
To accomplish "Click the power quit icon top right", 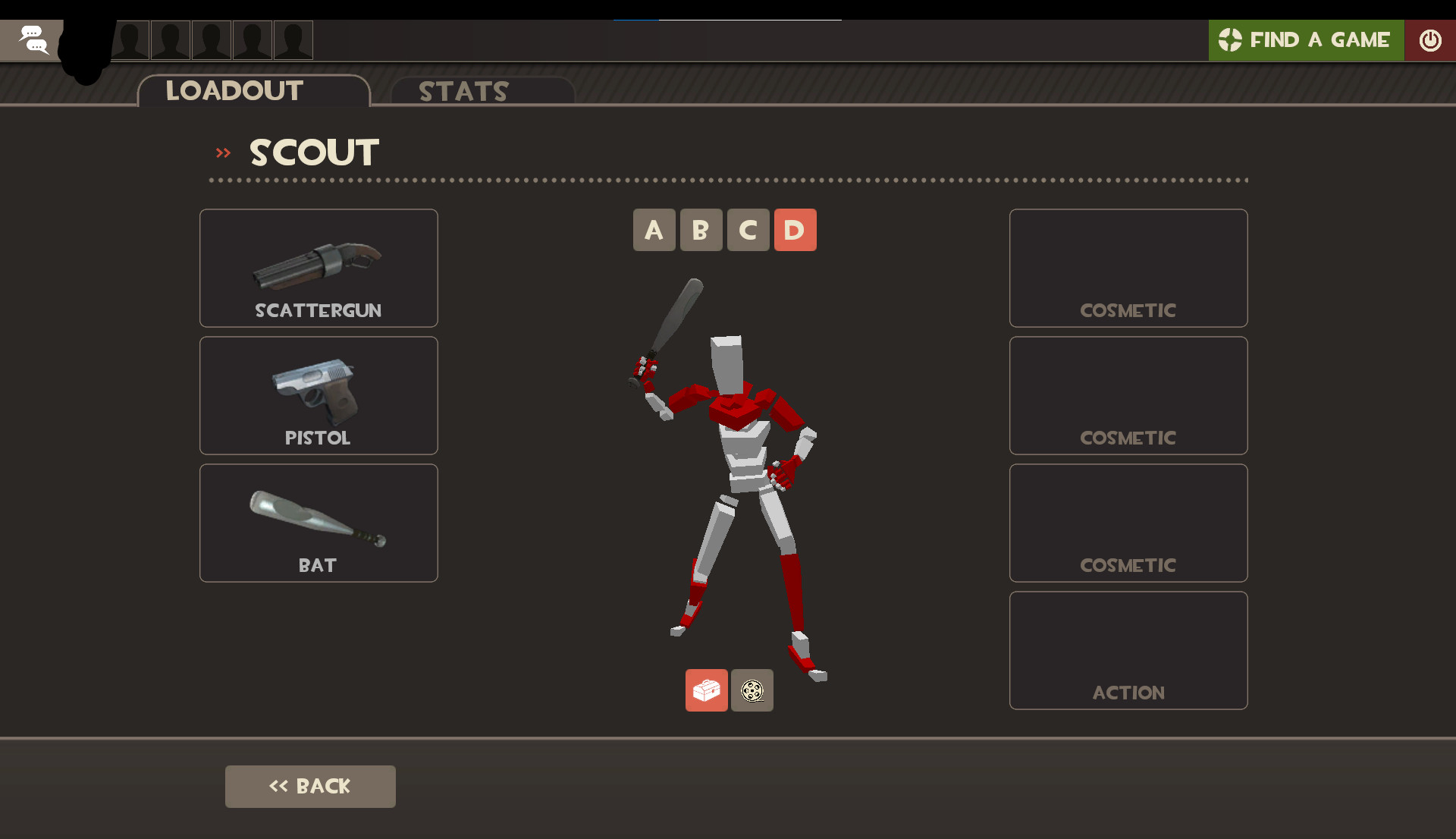I will (1430, 40).
